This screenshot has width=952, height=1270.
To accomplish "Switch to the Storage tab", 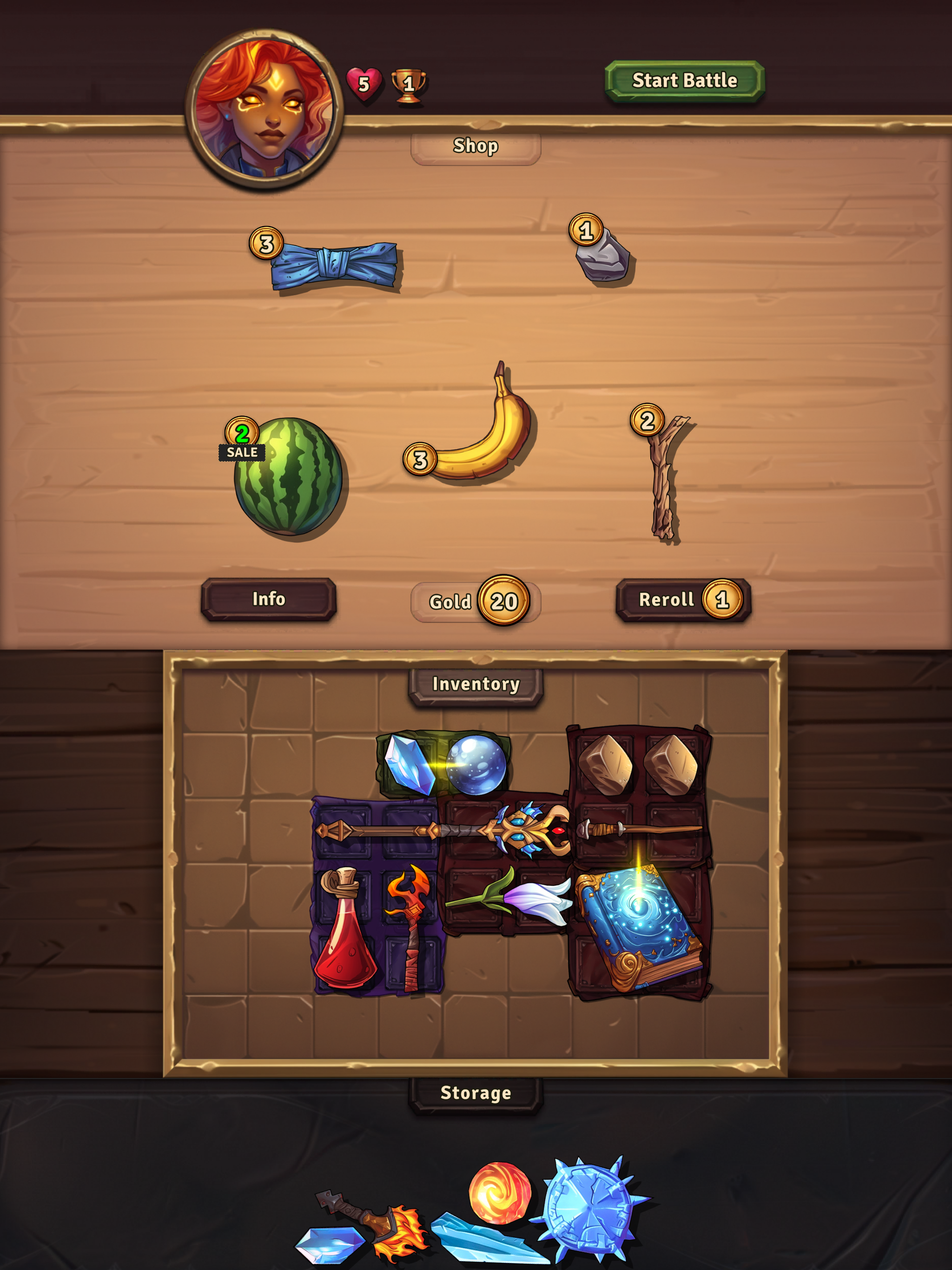I will coord(476,1092).
